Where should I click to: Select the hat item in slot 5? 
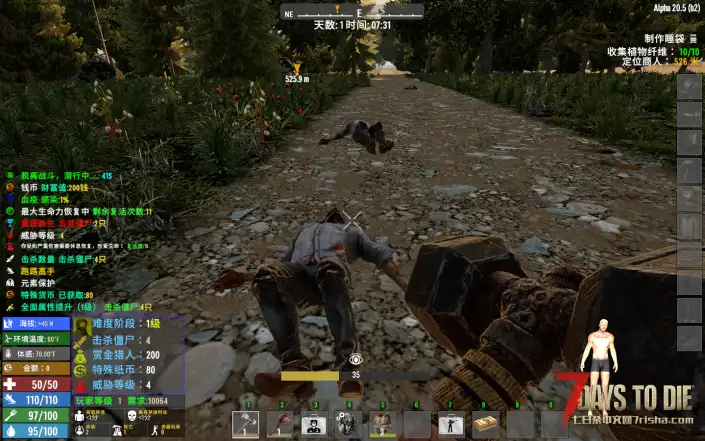(x=382, y=424)
